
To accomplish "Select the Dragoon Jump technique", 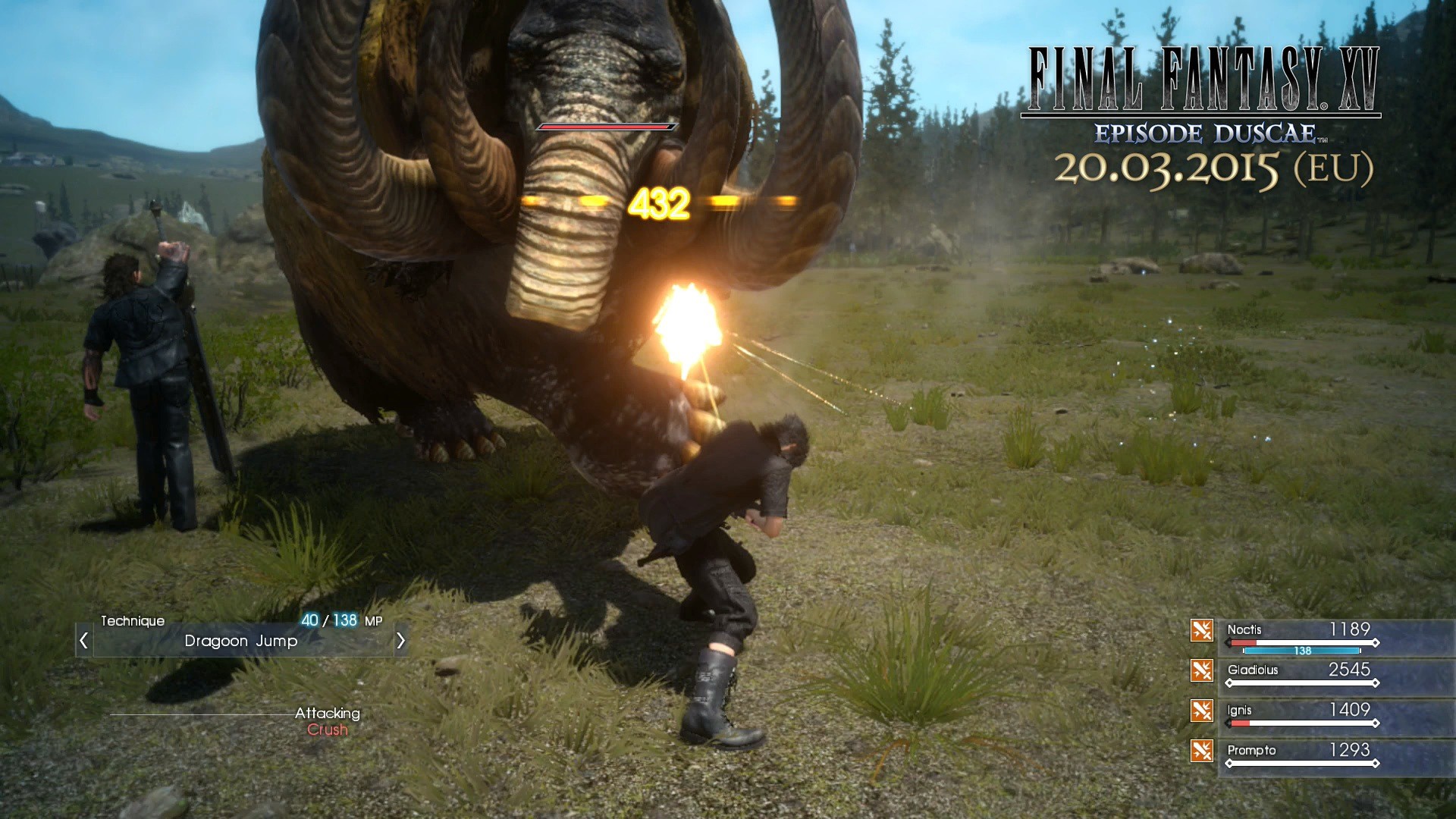I will point(240,642).
